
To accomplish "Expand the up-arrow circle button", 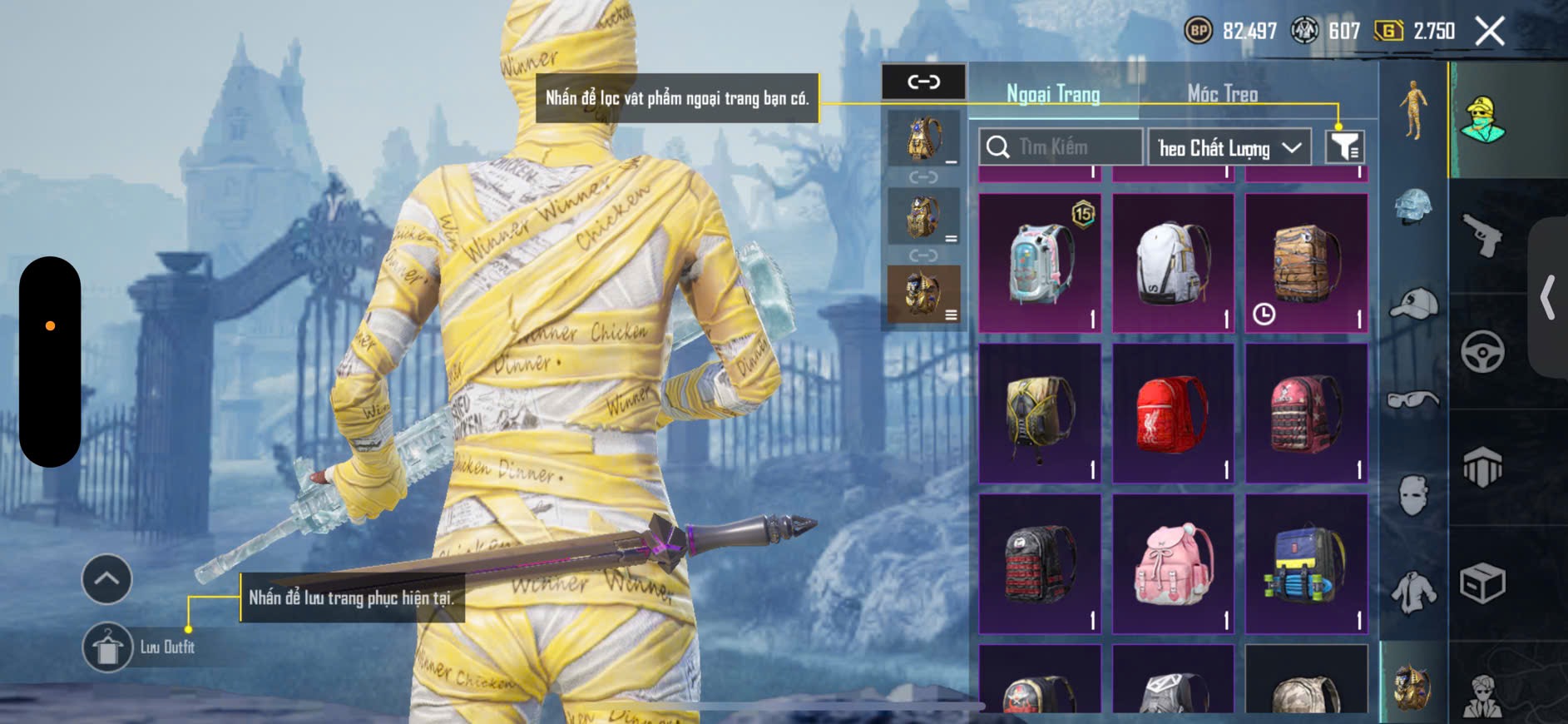I will [x=106, y=578].
